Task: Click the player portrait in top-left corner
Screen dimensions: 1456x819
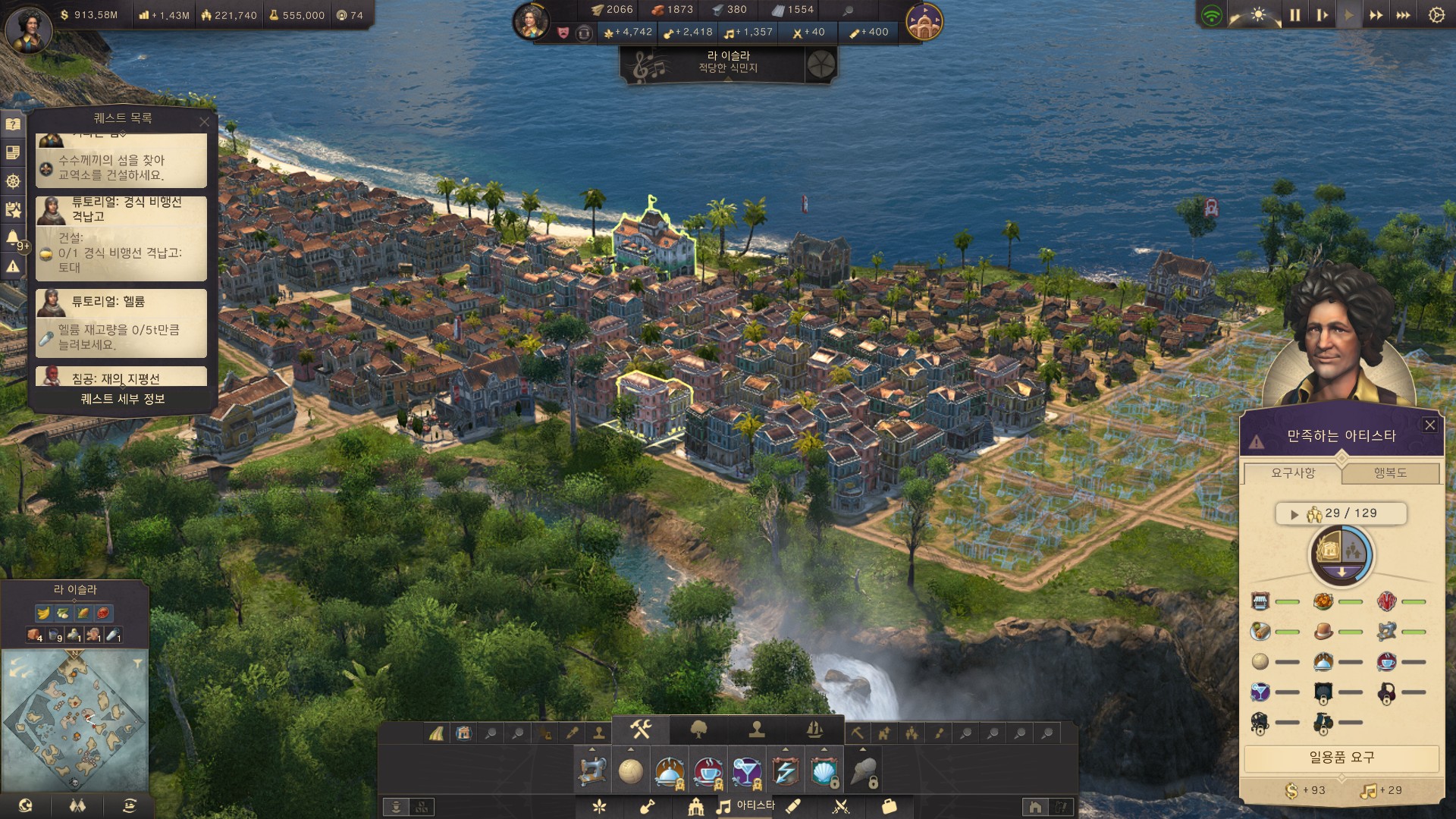Action: [x=29, y=29]
